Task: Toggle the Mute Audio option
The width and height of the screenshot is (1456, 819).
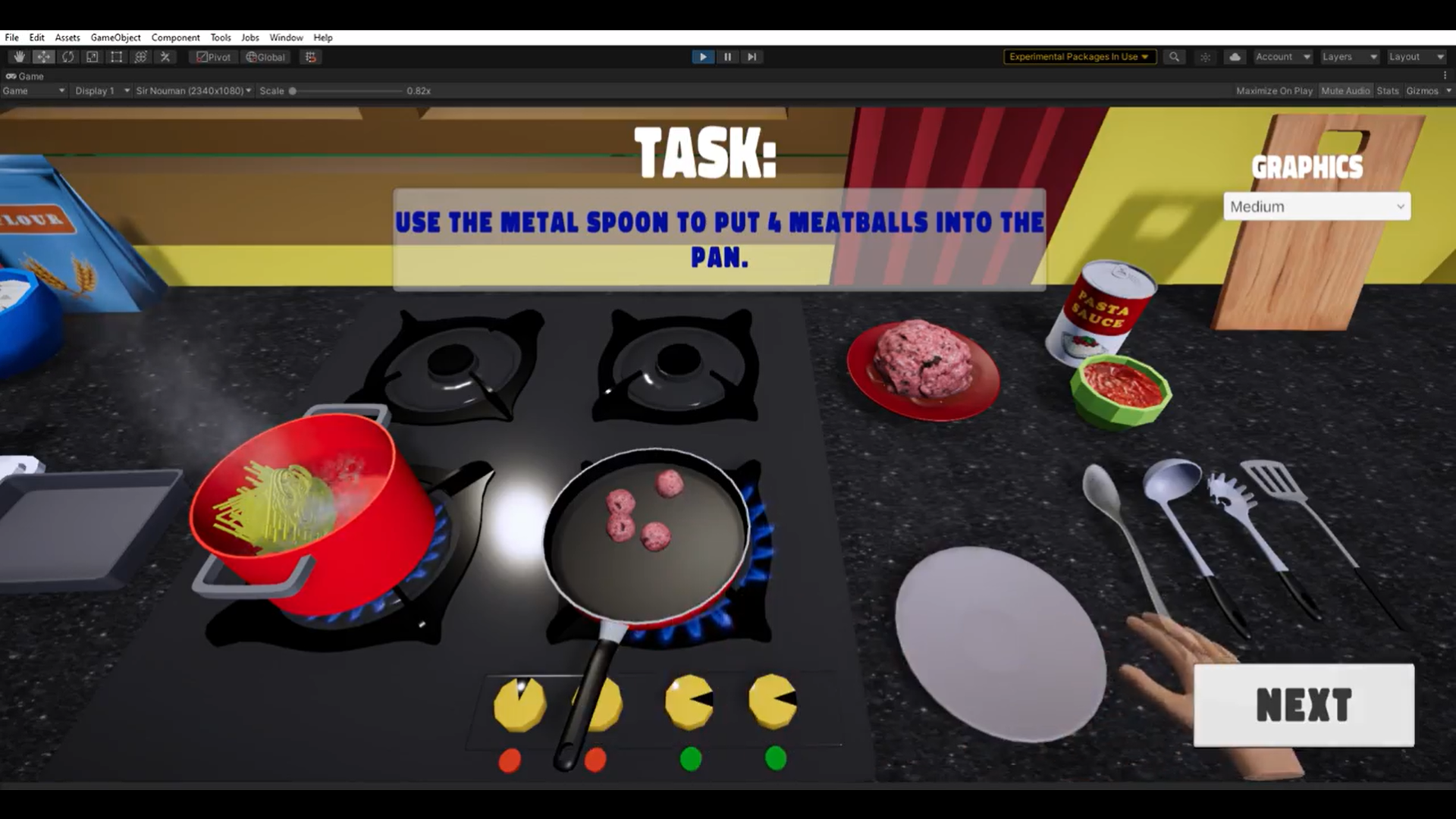Action: coord(1345,91)
